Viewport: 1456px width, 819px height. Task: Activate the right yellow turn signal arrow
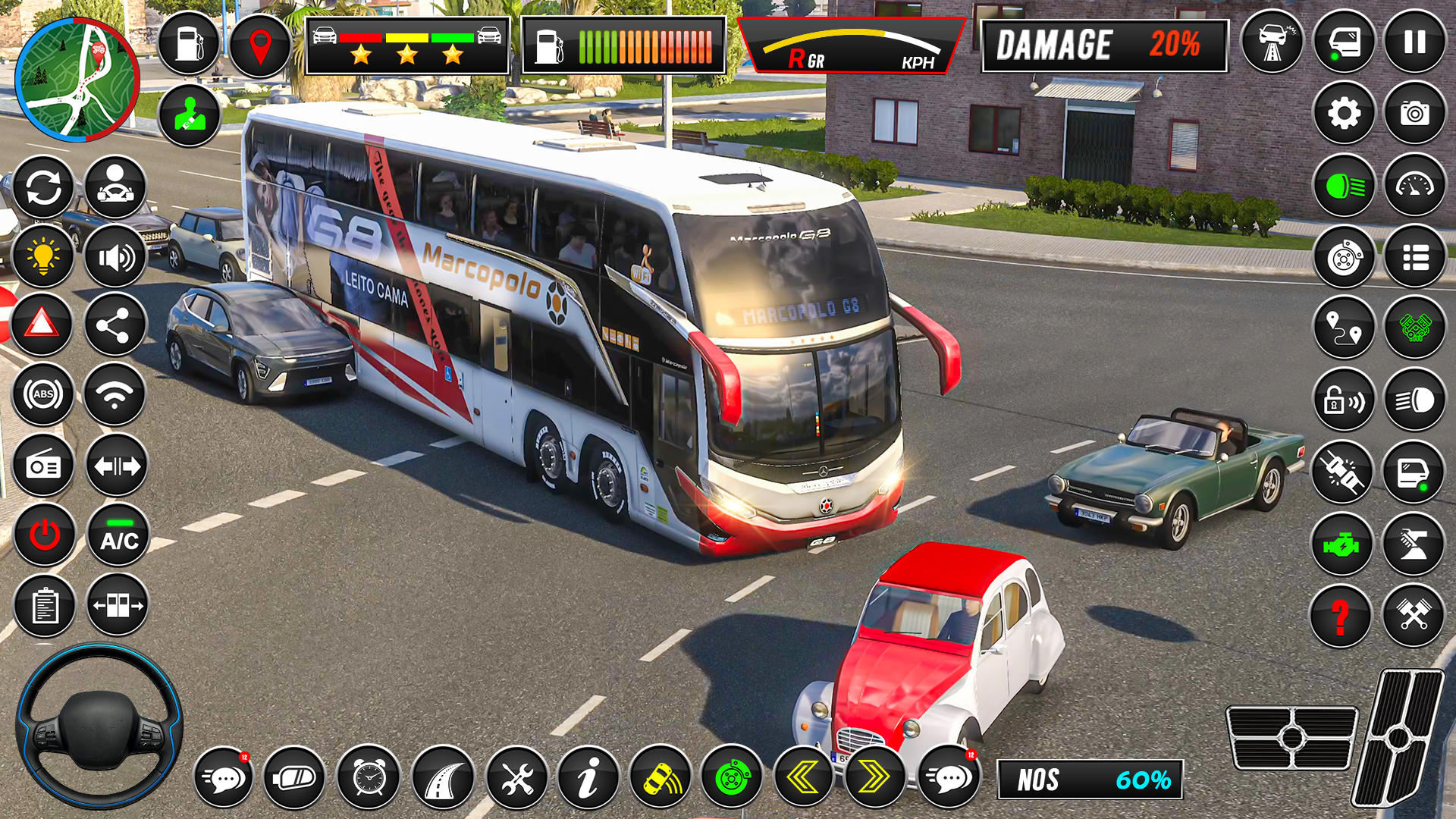[x=874, y=777]
